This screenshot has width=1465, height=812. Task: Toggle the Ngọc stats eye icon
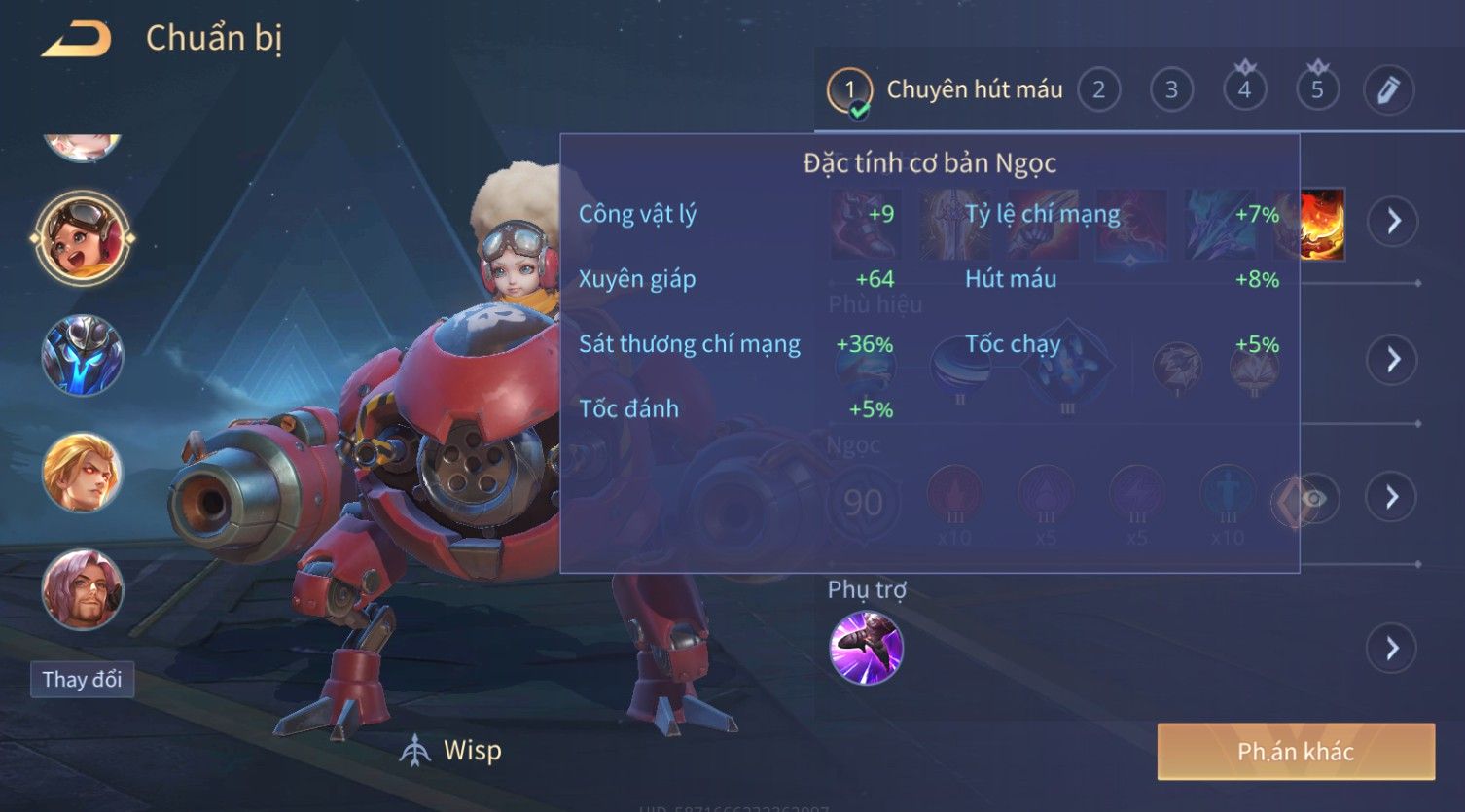1312,499
